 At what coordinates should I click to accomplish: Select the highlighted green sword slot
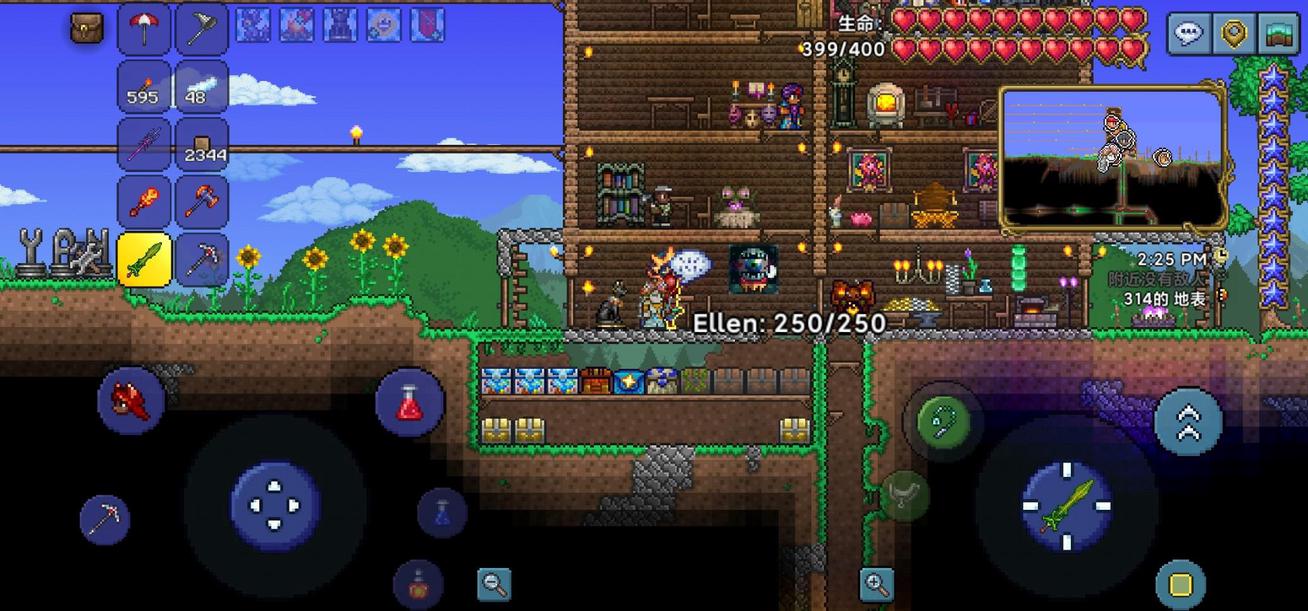[x=144, y=260]
